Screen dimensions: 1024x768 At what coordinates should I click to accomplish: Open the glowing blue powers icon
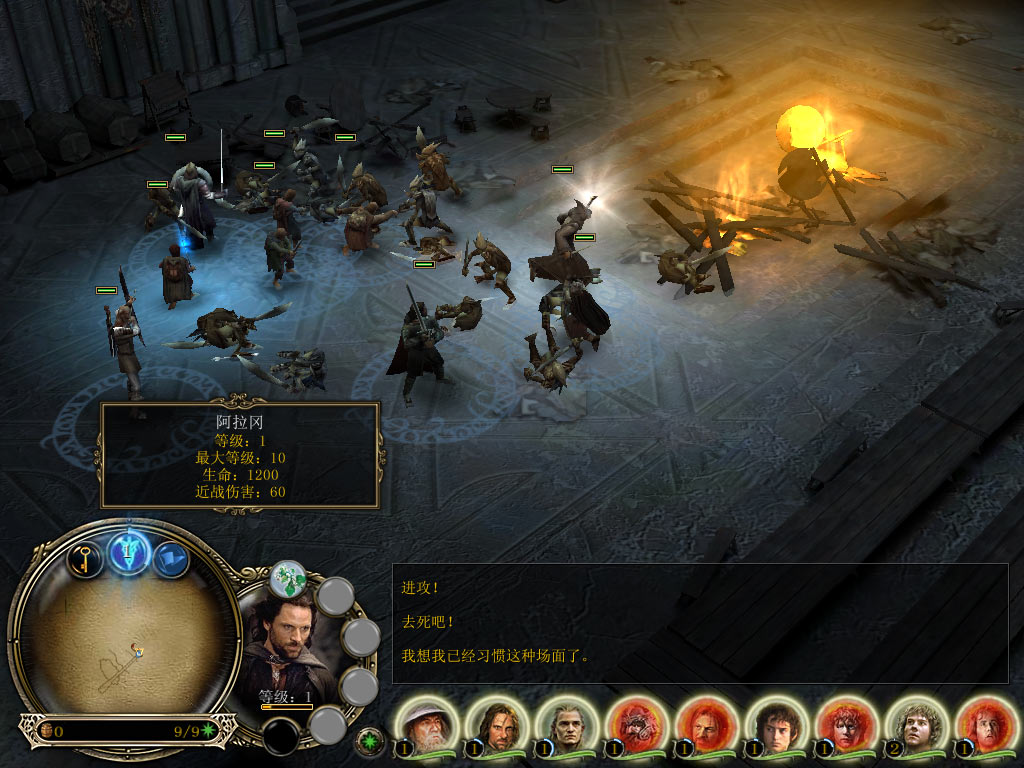pos(129,551)
